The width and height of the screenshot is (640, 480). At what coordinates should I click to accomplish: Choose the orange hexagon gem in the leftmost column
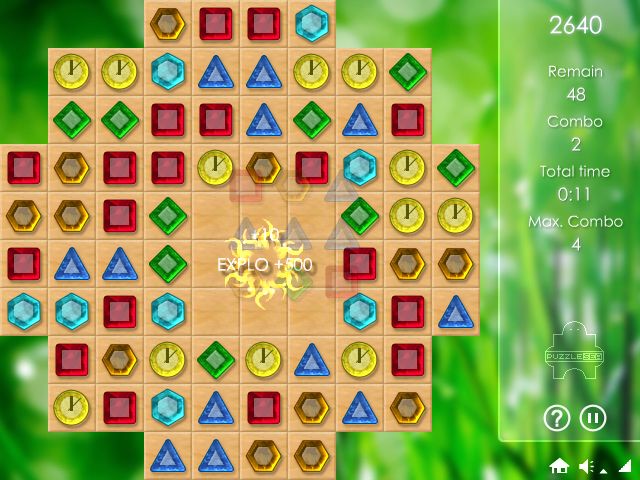23,215
